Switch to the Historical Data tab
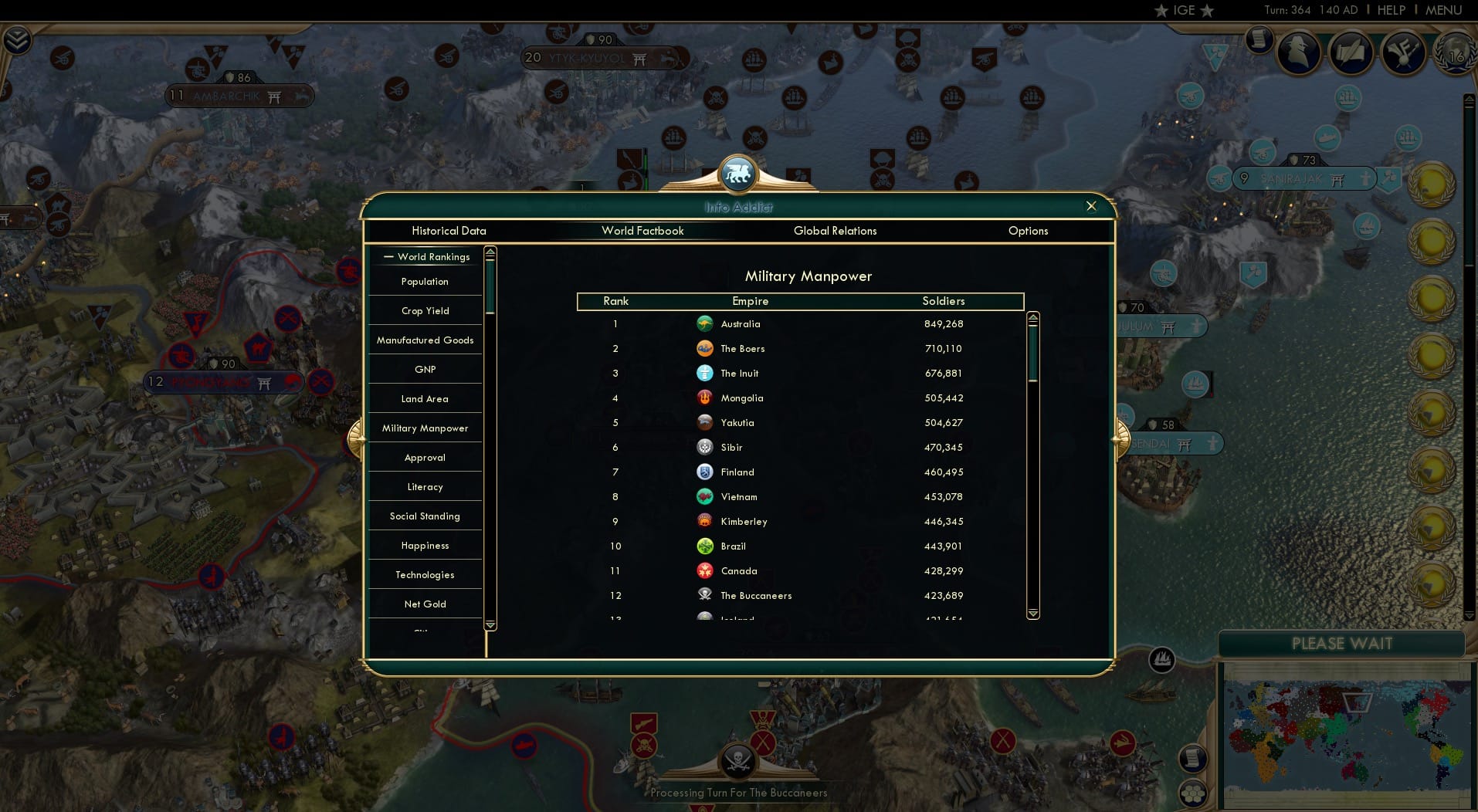This screenshot has height=812, width=1478. [x=449, y=231]
